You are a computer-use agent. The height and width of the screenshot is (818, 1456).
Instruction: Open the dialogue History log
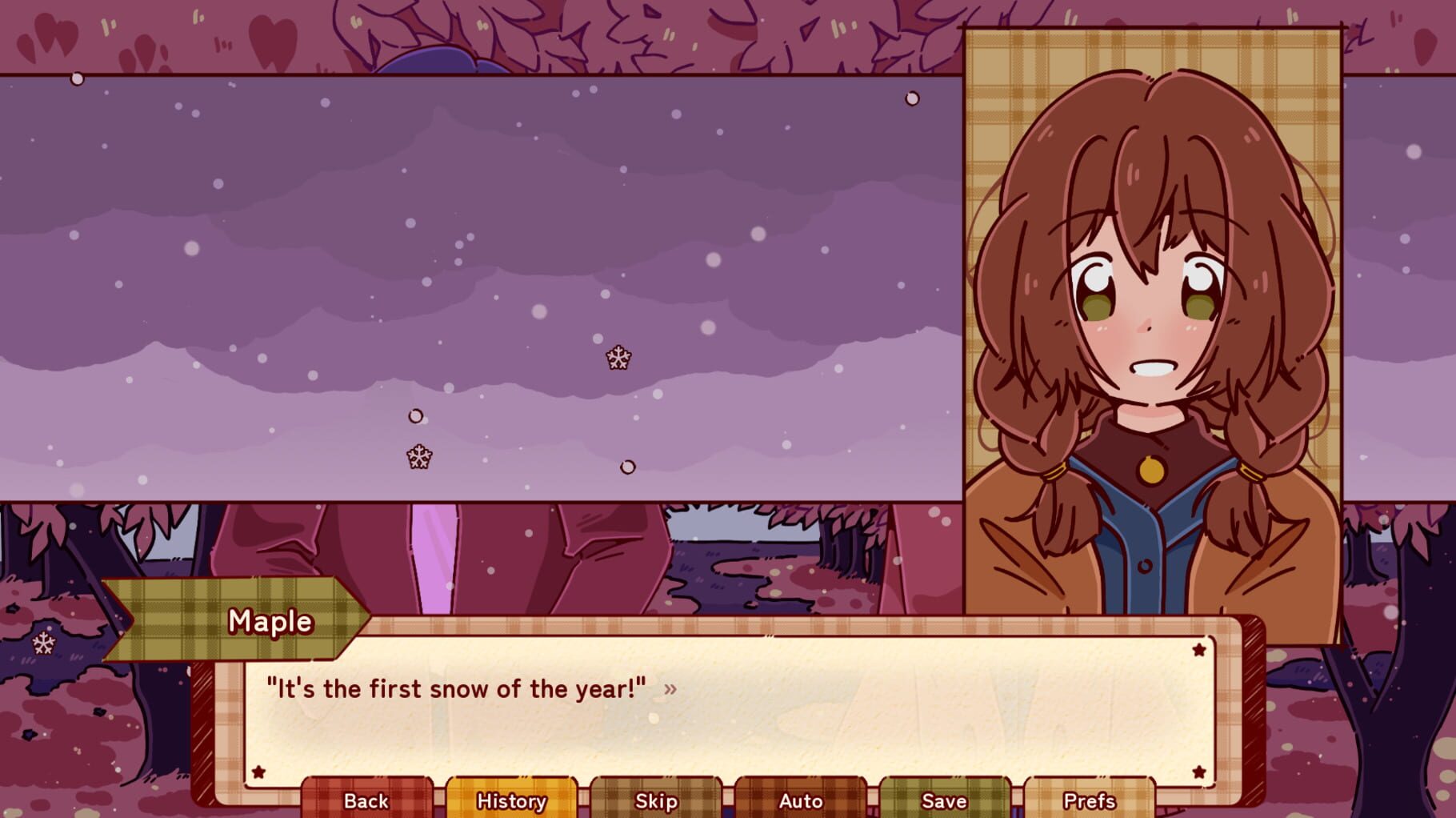coord(510,800)
